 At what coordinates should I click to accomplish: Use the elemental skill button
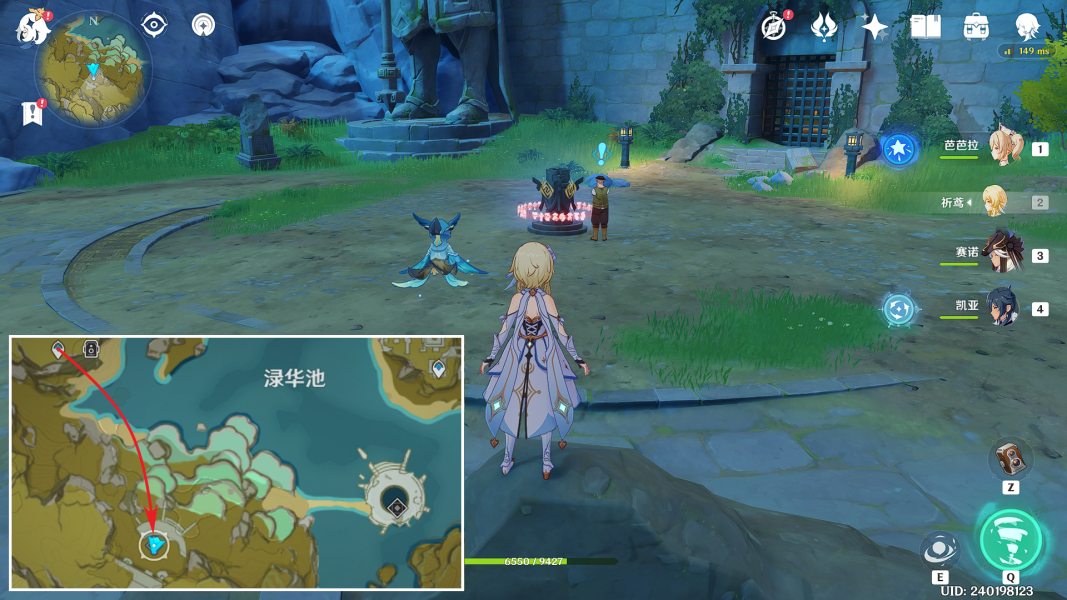pos(940,549)
